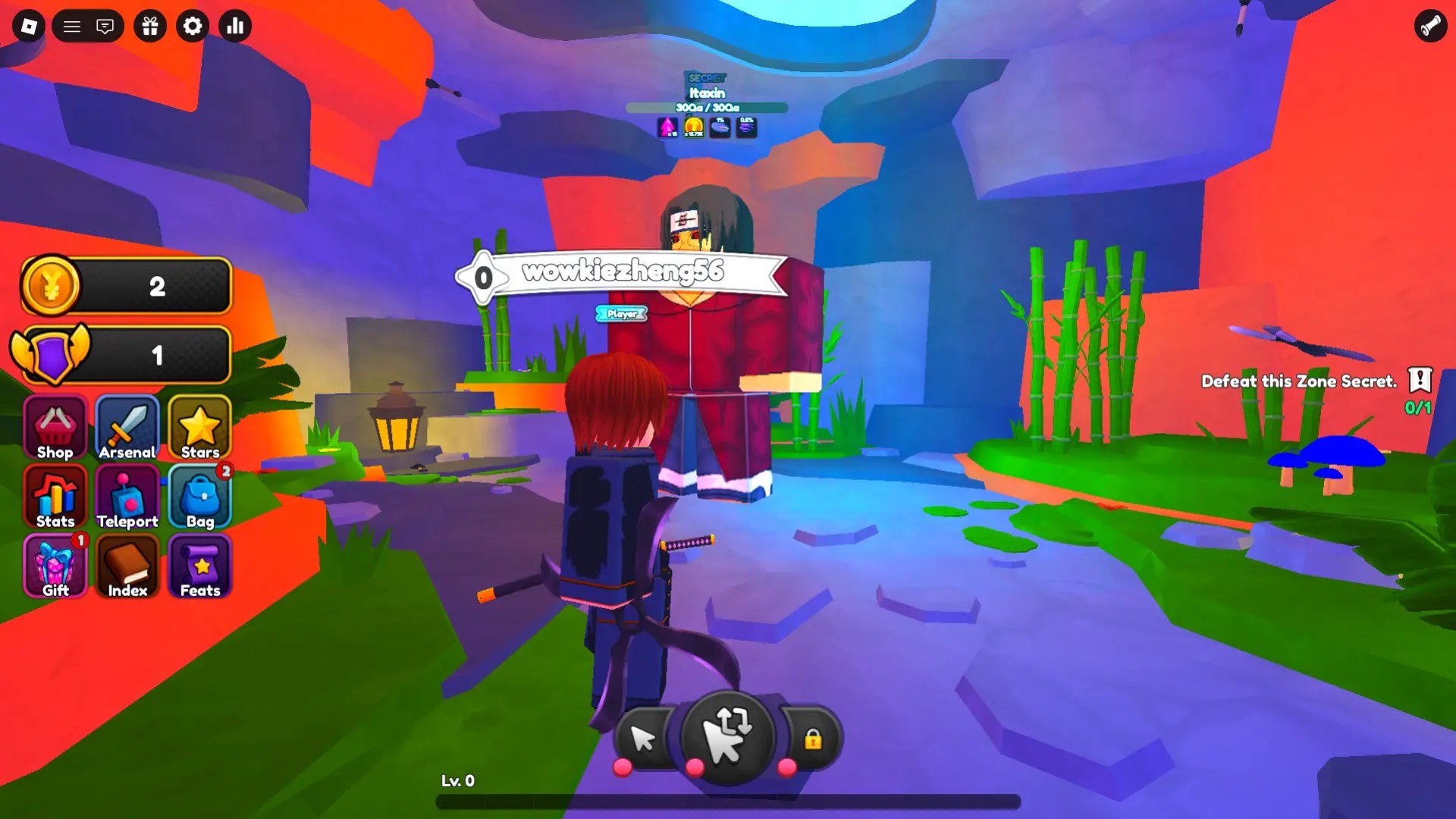1456x819 pixels.
Task: Open the Index book
Action: click(x=127, y=566)
